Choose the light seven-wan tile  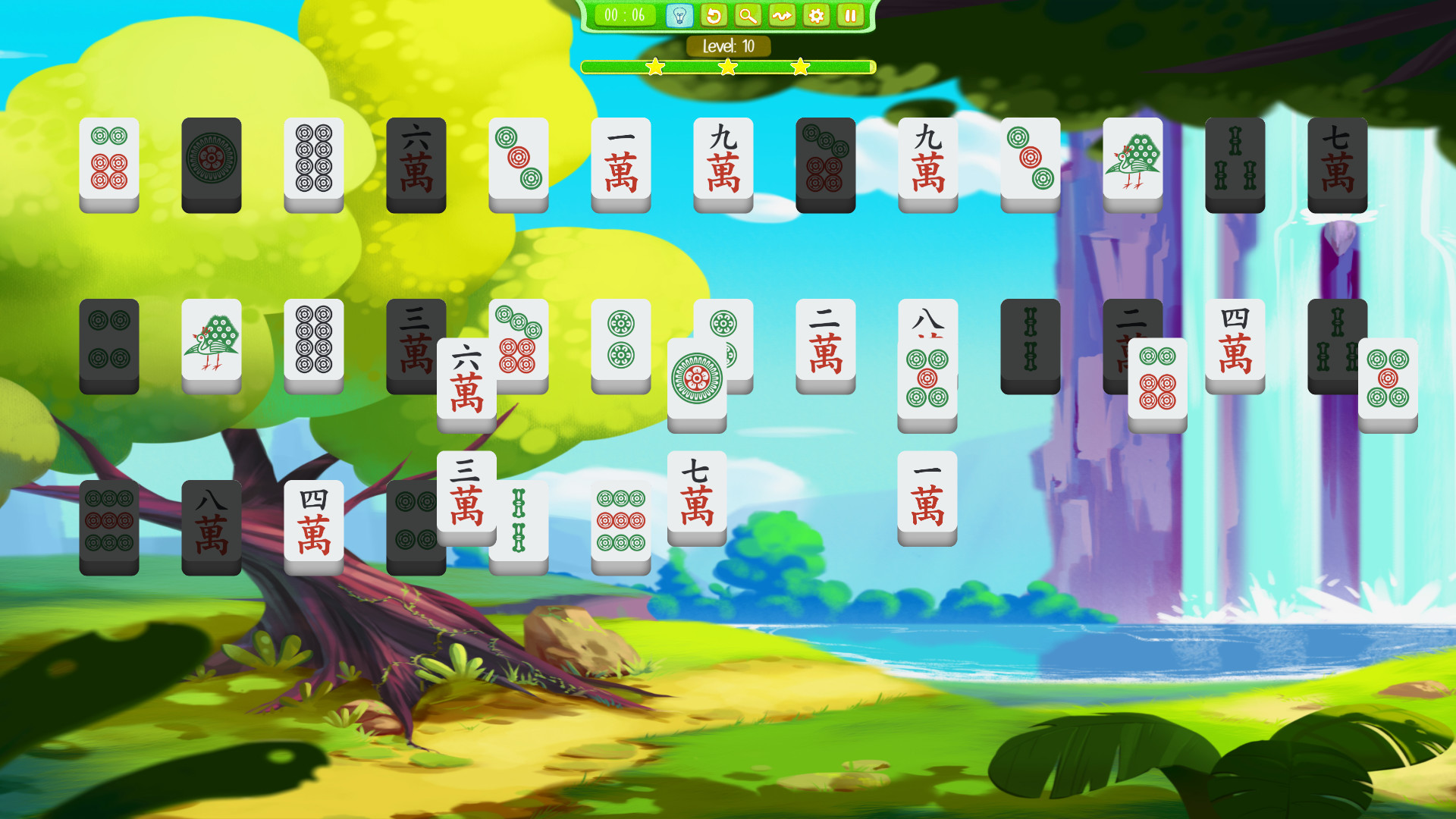click(x=696, y=493)
